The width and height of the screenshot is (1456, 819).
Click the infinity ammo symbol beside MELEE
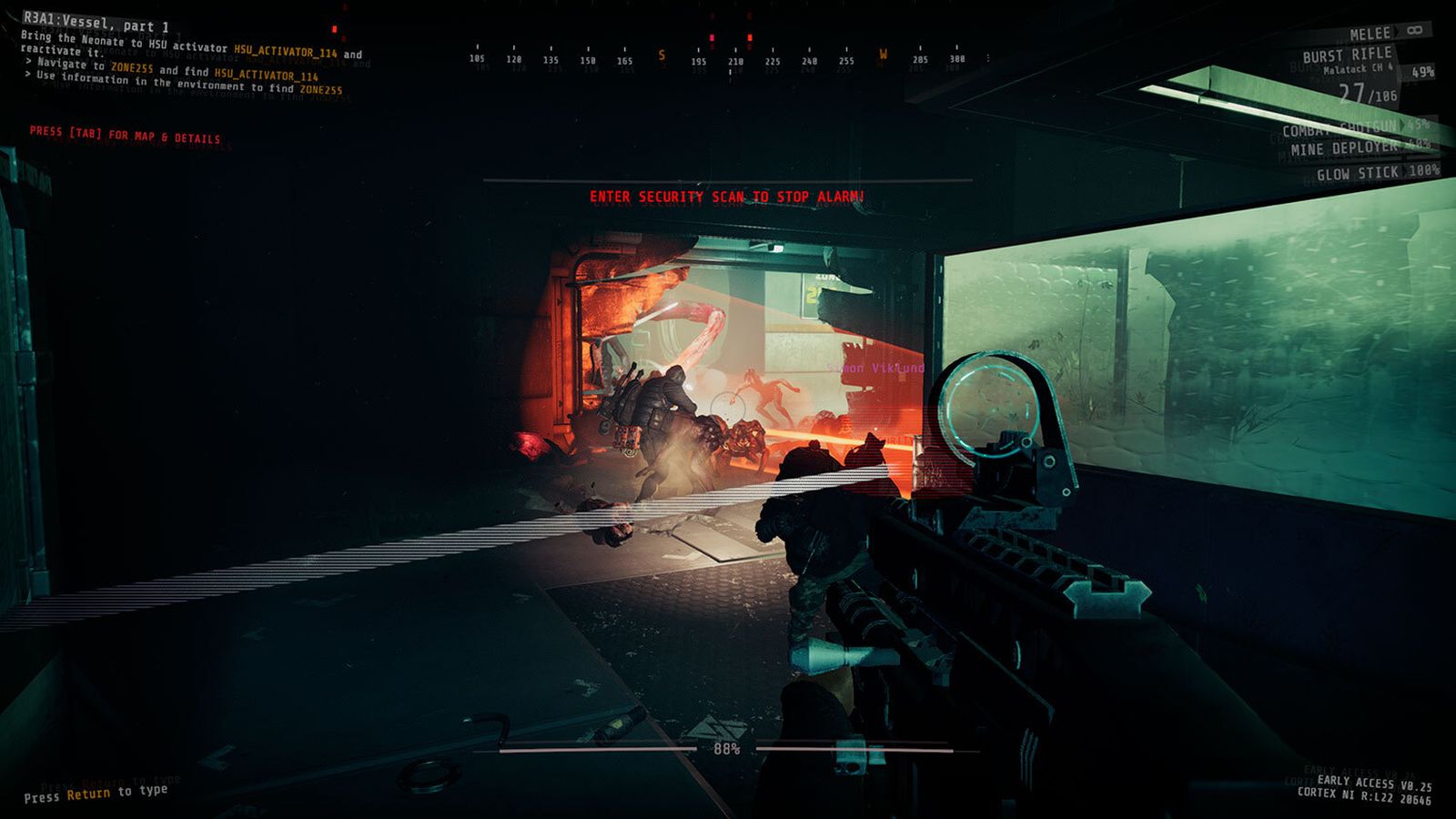(x=1416, y=30)
